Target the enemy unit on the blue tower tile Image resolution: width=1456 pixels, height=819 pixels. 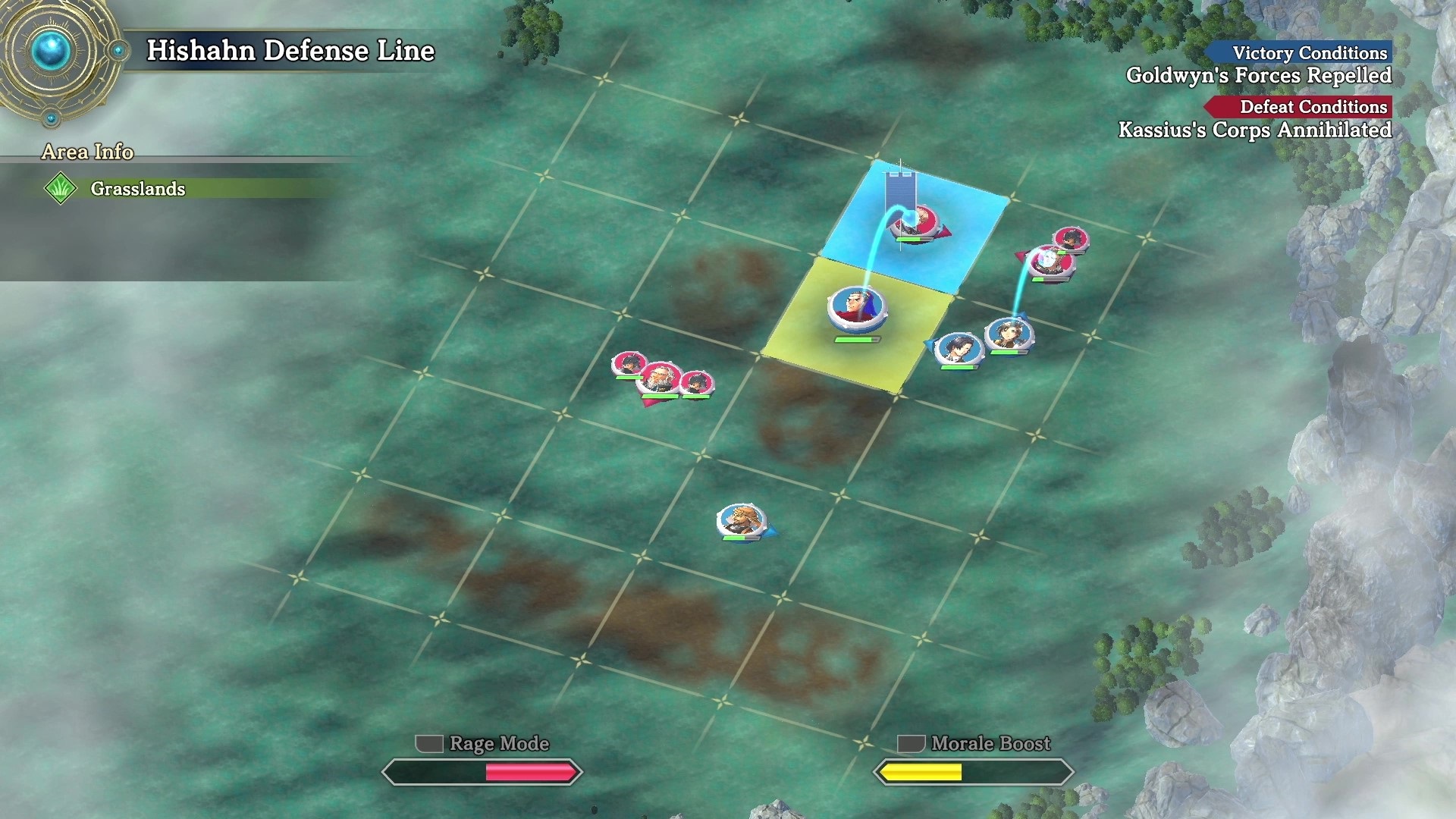[x=915, y=221]
